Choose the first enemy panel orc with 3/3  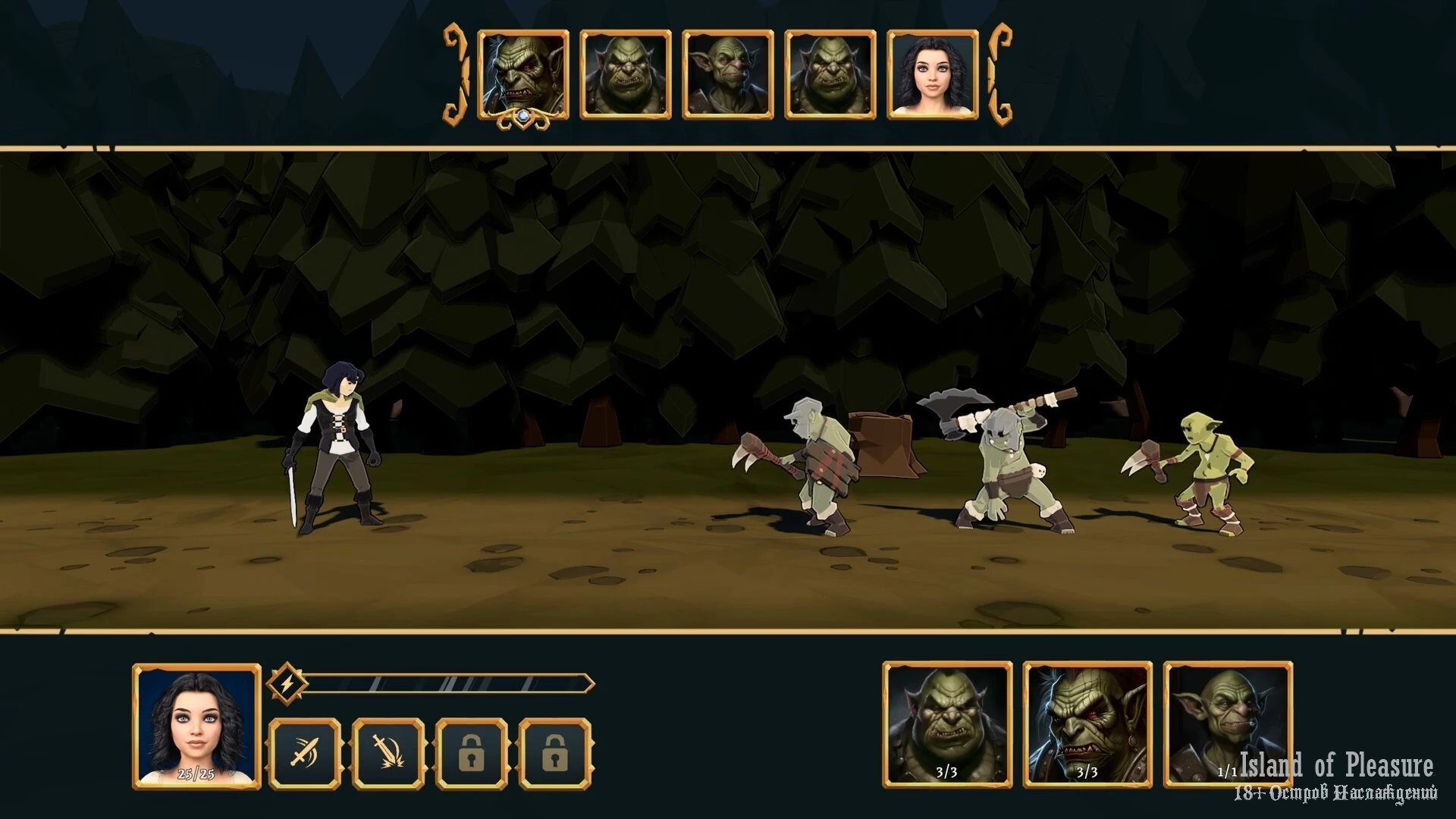click(947, 725)
